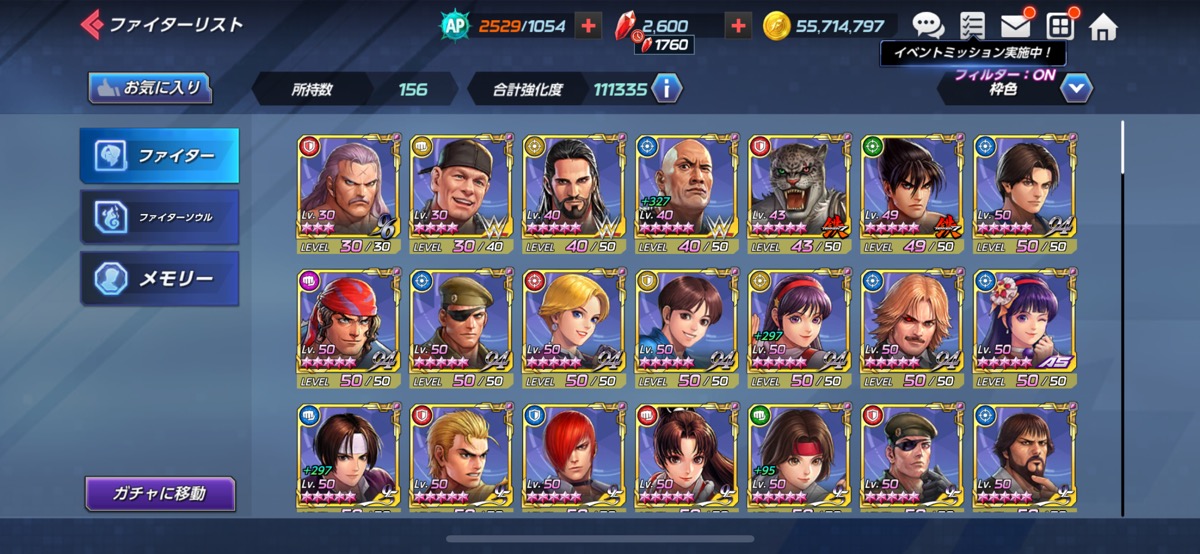Select the tiger-masked fighter card
The image size is (1200, 554).
point(798,192)
